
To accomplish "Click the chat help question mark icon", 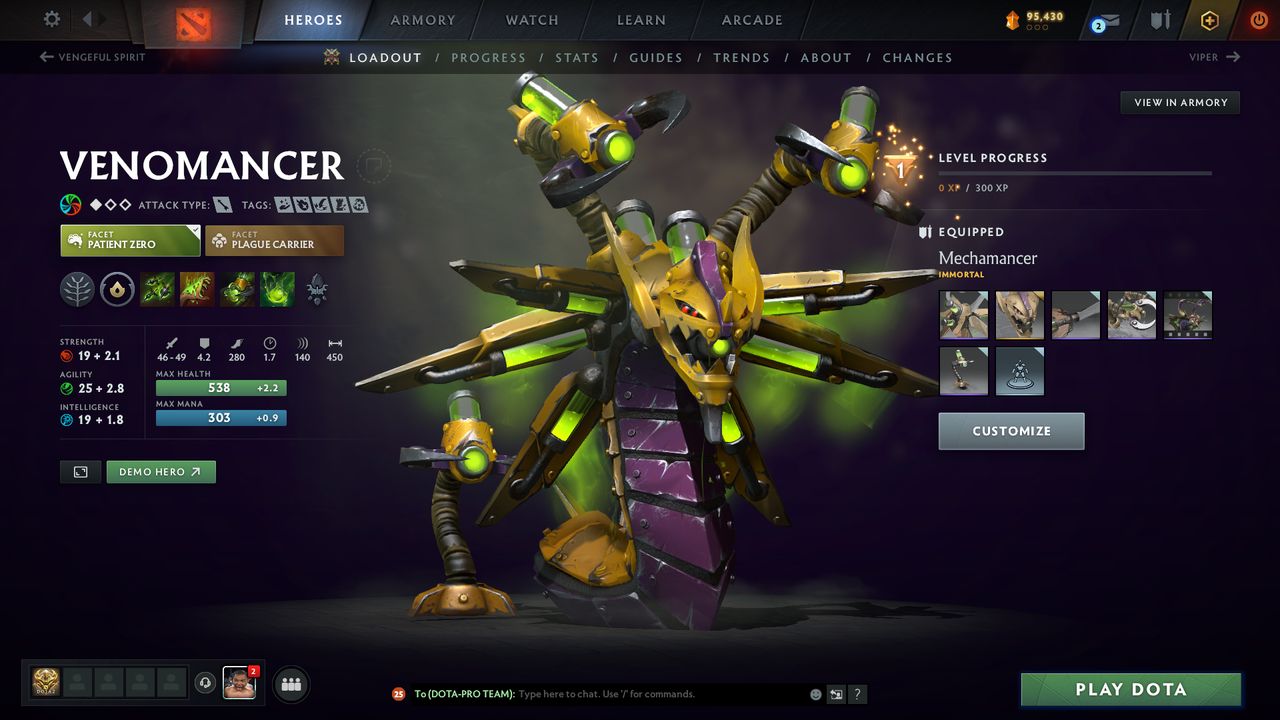I will click(857, 694).
